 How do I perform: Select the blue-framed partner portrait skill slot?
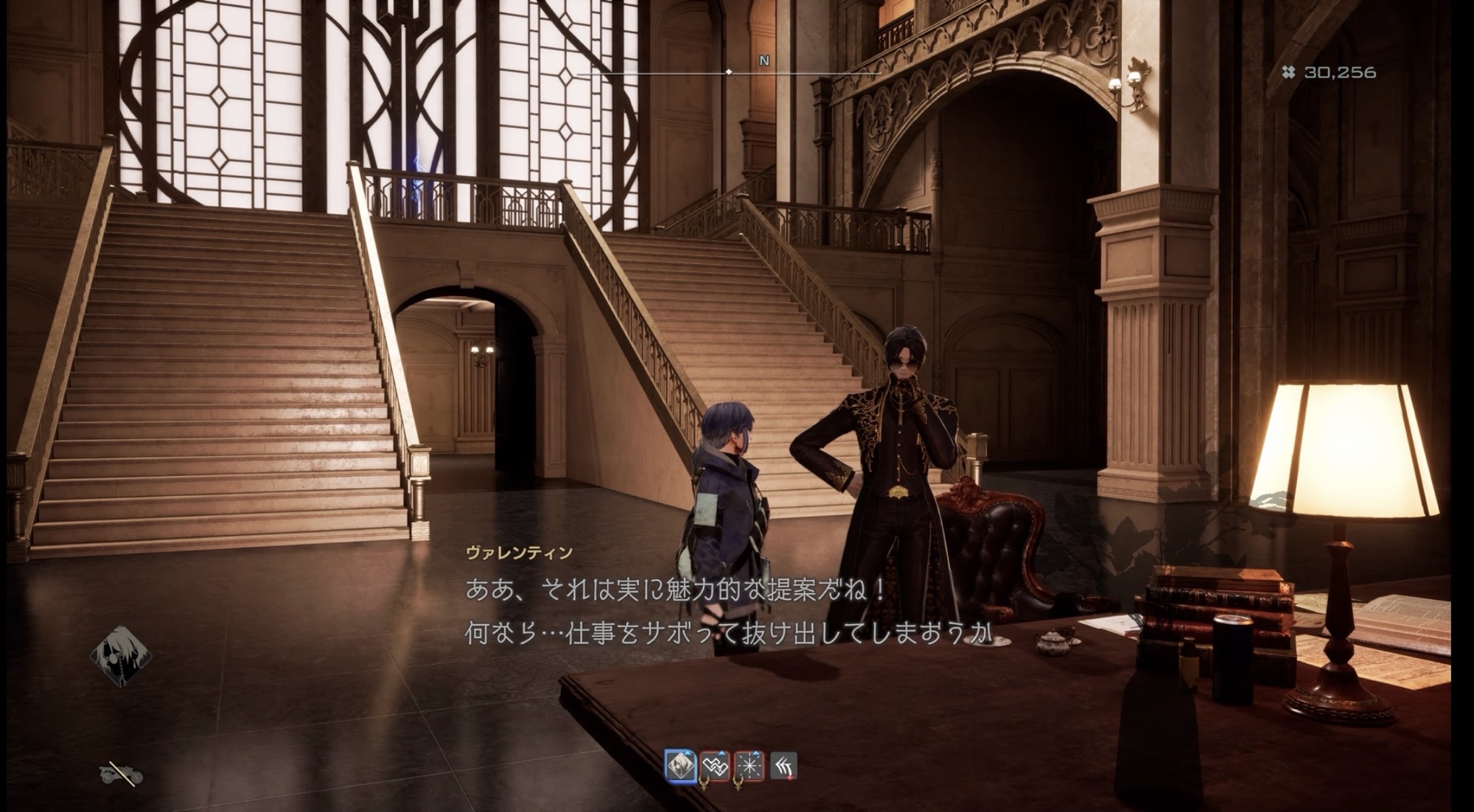[680, 766]
